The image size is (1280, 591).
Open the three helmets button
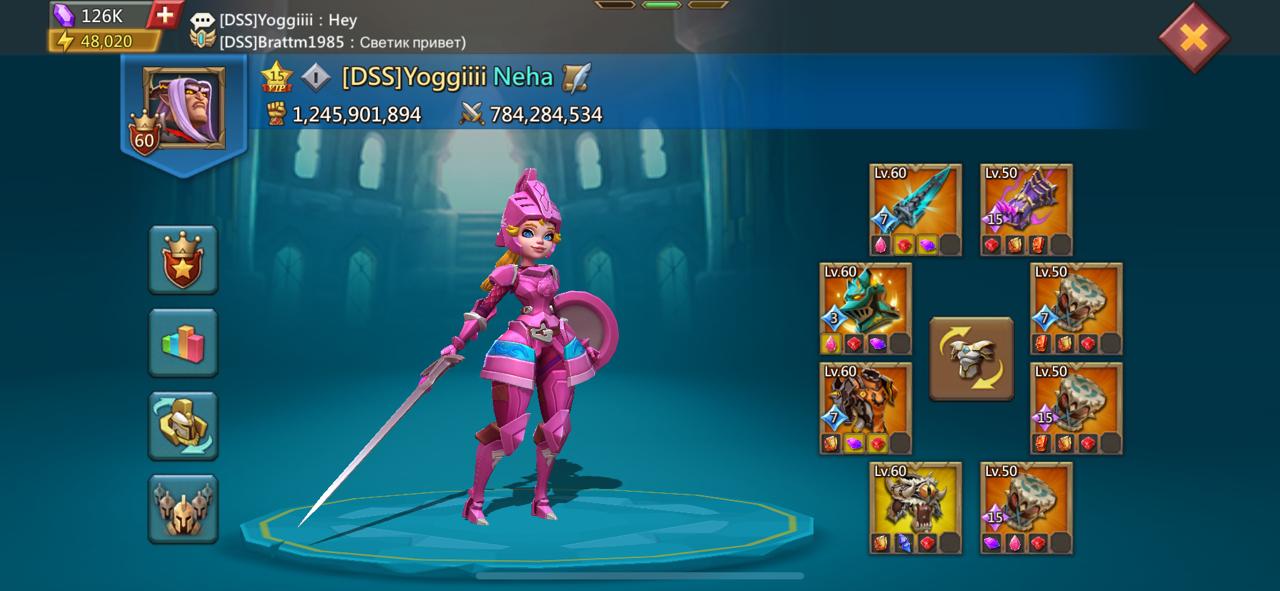coord(183,508)
